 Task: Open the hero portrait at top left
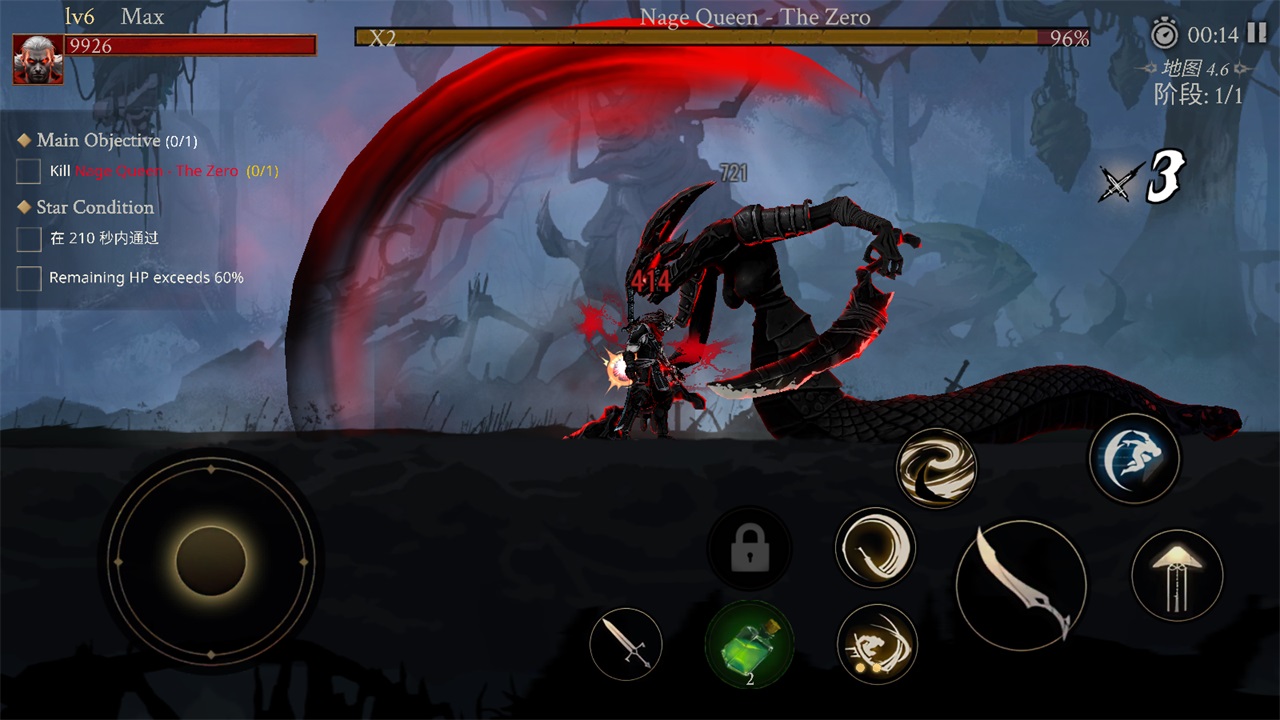37,60
